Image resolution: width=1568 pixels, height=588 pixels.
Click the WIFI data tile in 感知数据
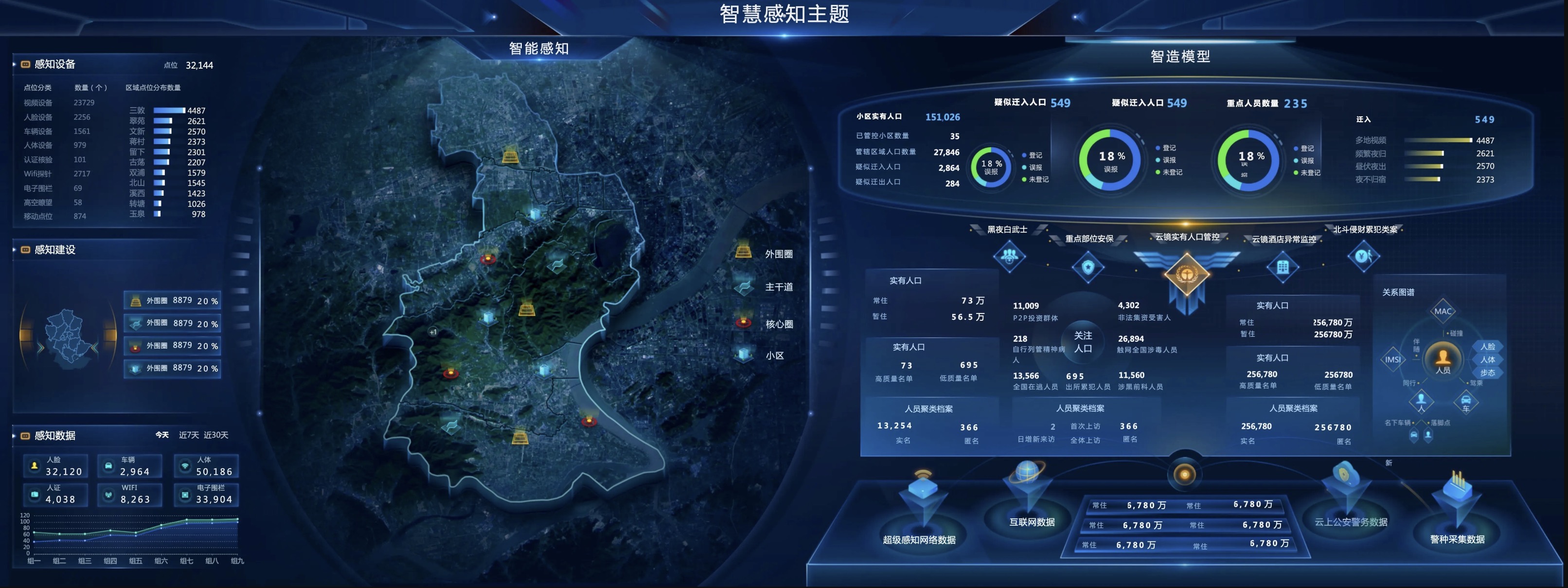131,494
